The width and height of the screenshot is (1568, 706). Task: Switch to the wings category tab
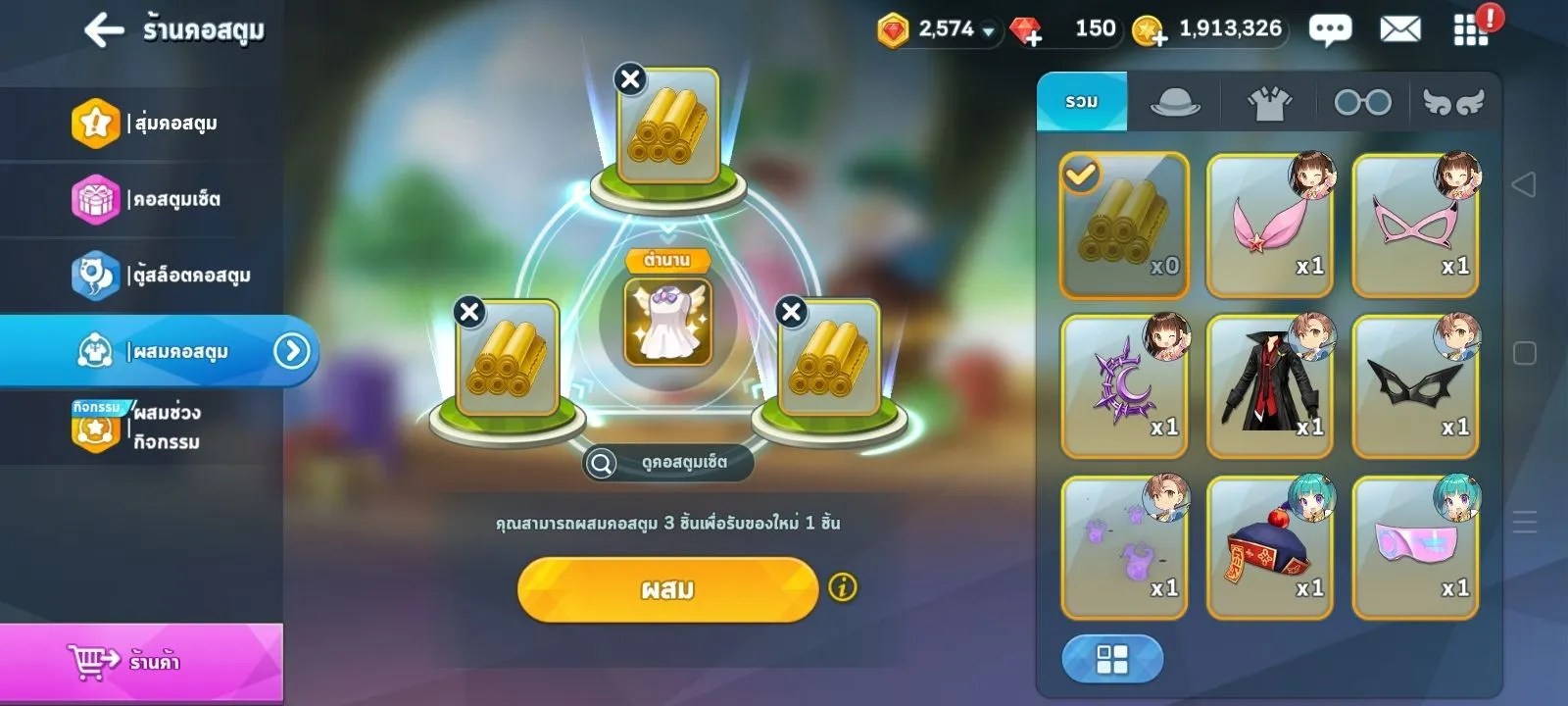click(1453, 102)
